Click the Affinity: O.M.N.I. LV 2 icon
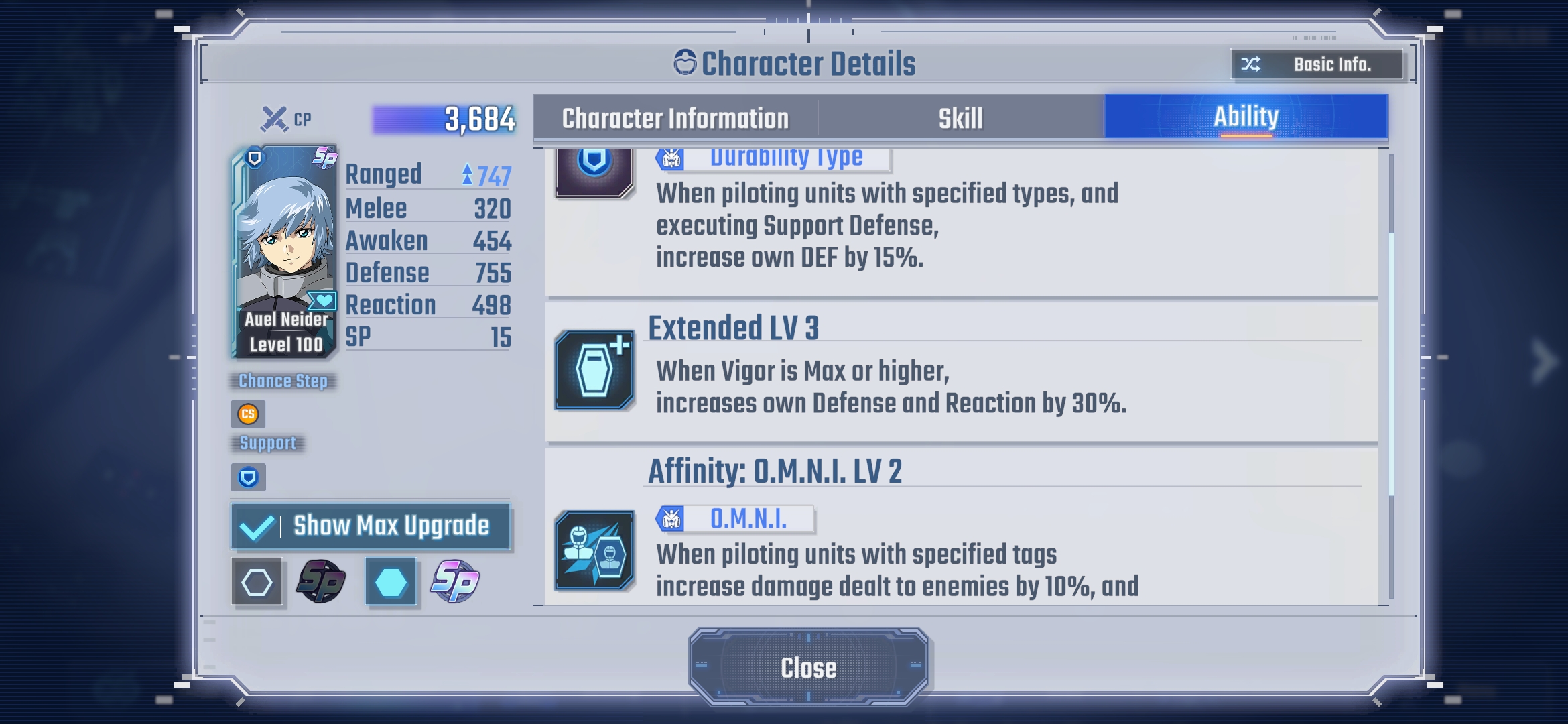The height and width of the screenshot is (724, 1568). point(594,550)
